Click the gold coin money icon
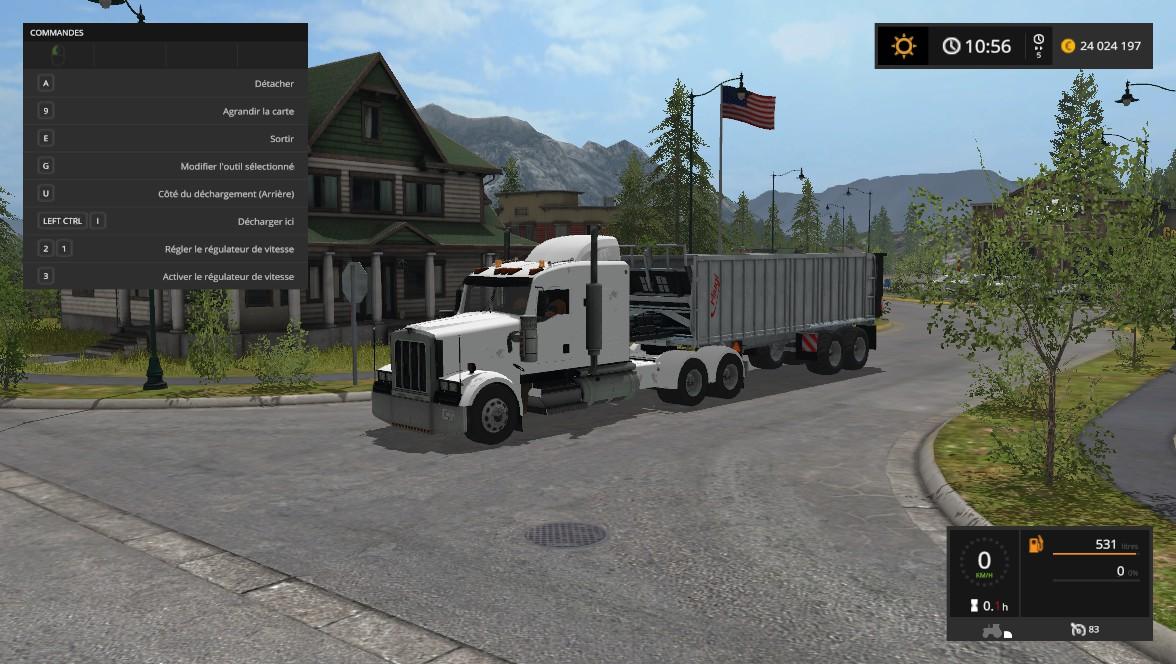This screenshot has width=1176, height=664. 1068,46
